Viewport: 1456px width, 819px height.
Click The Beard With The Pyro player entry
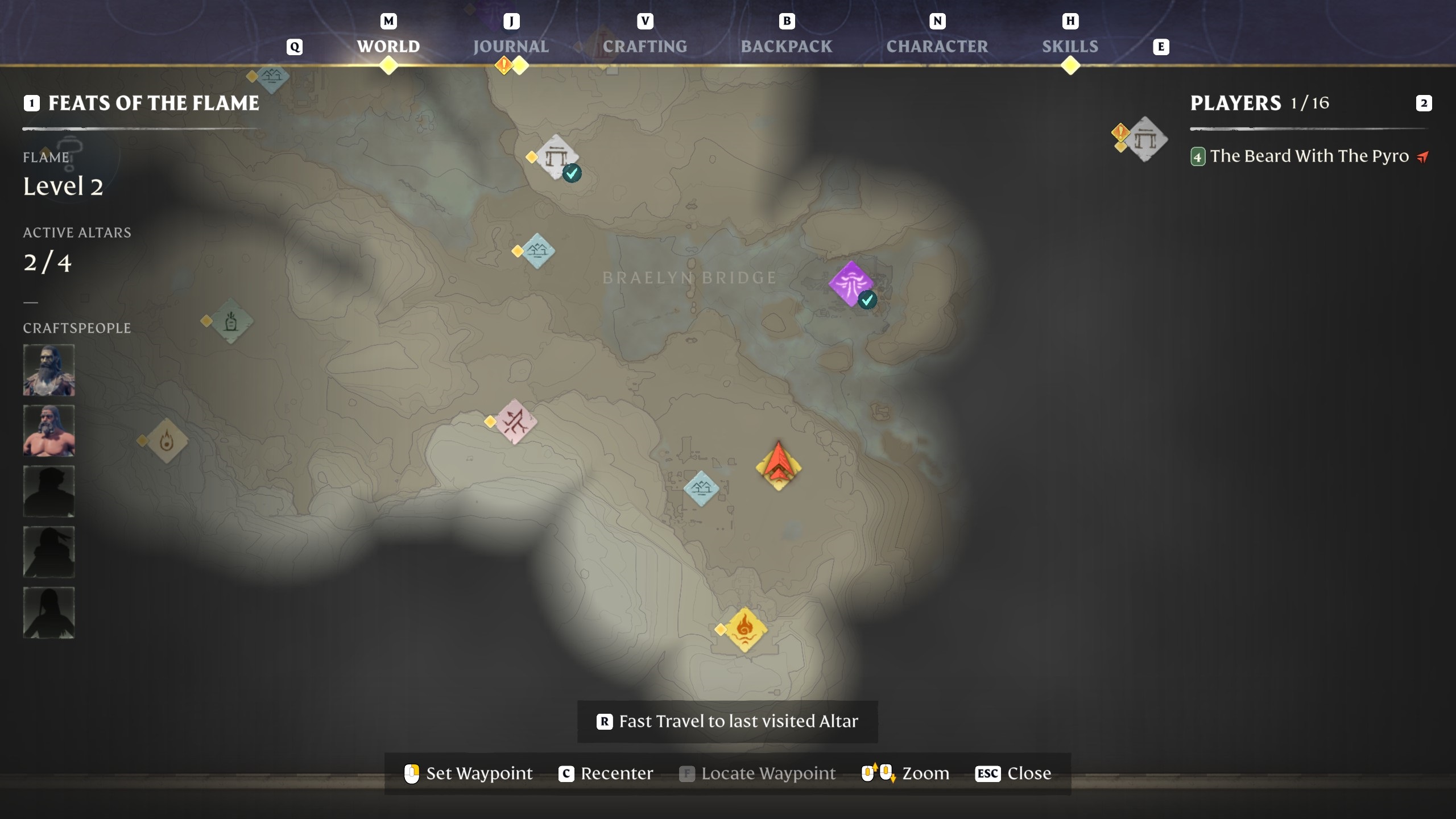[x=1308, y=156]
